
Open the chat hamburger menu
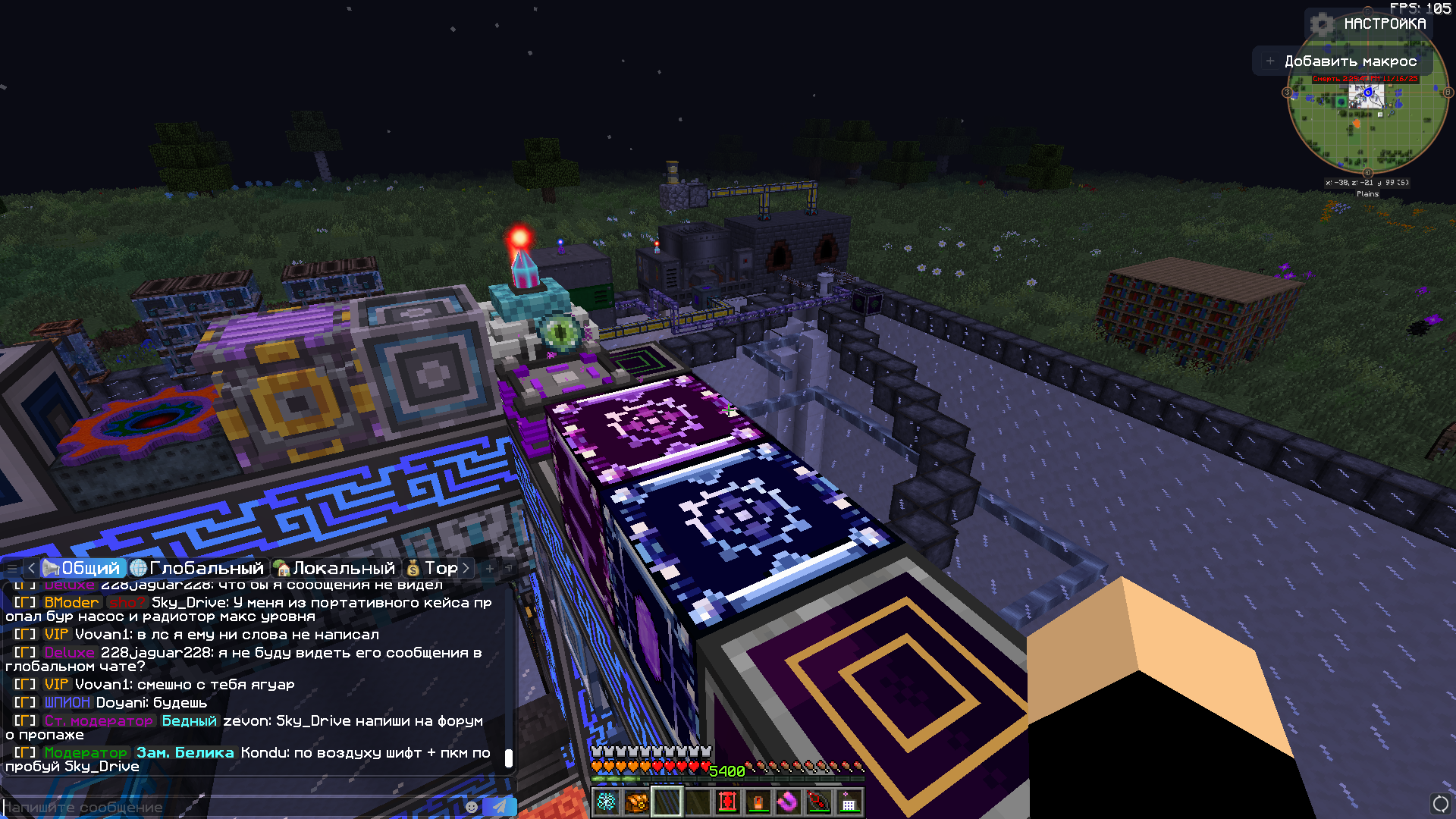coord(12,568)
